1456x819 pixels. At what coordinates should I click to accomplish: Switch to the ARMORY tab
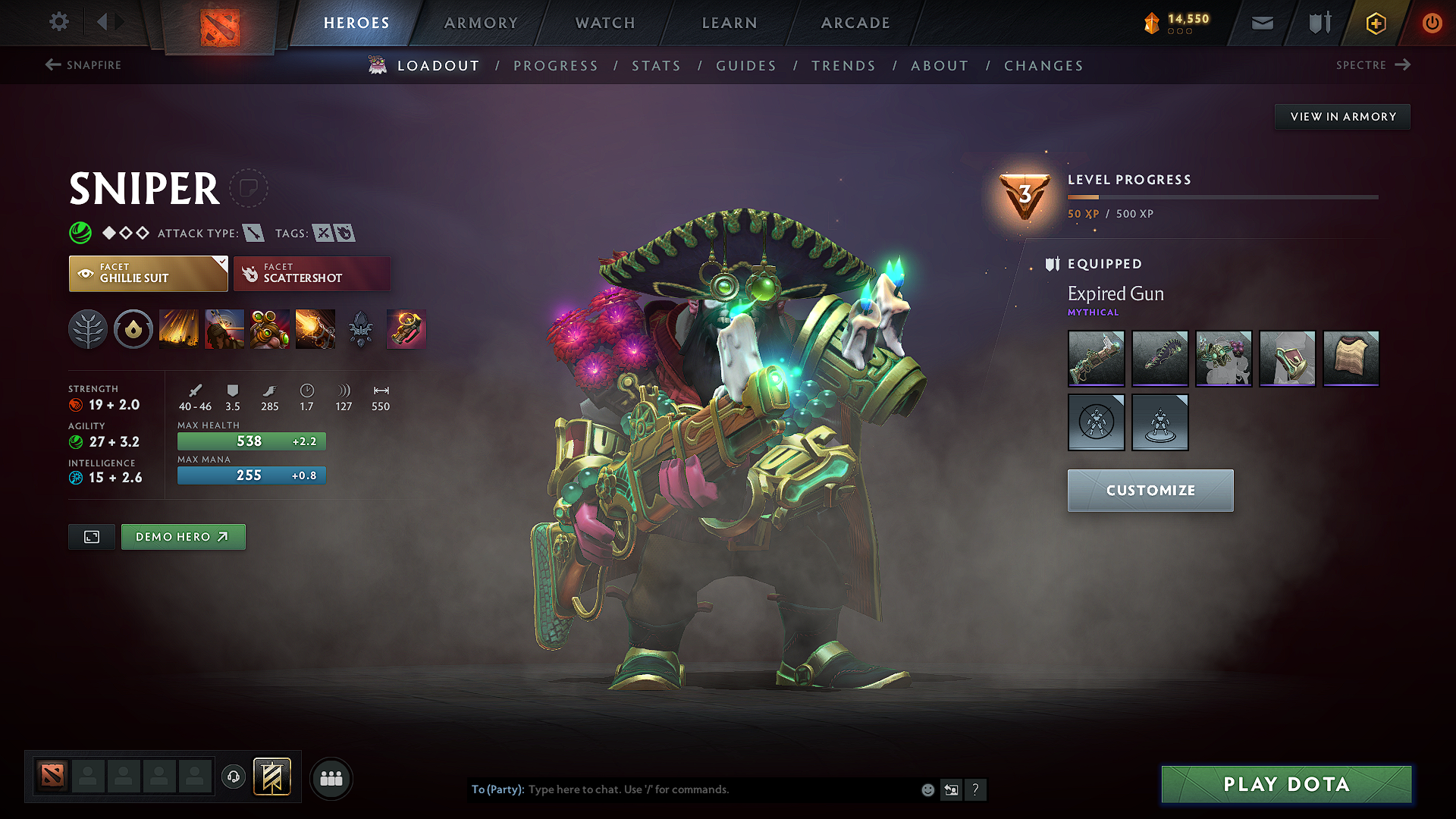(x=480, y=23)
